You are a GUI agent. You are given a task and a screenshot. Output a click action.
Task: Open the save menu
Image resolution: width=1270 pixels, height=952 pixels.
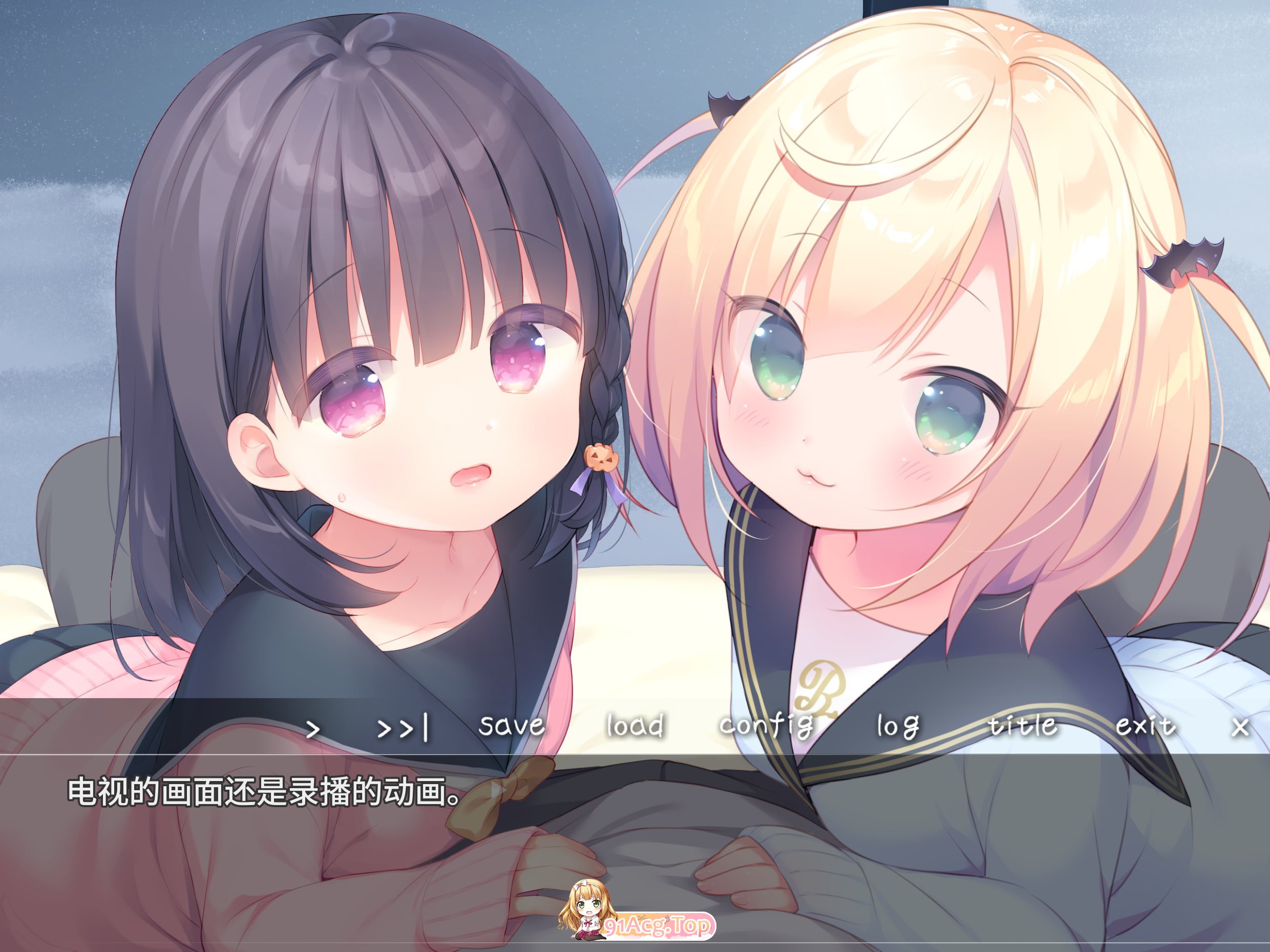pos(513,726)
